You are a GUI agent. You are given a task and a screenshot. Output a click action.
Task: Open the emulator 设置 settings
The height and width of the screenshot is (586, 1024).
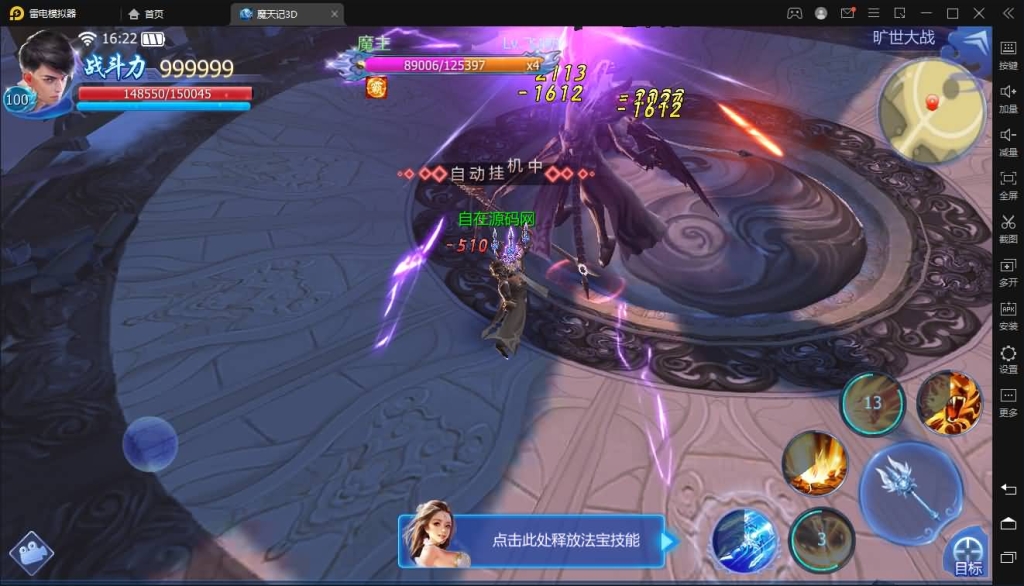[1008, 359]
